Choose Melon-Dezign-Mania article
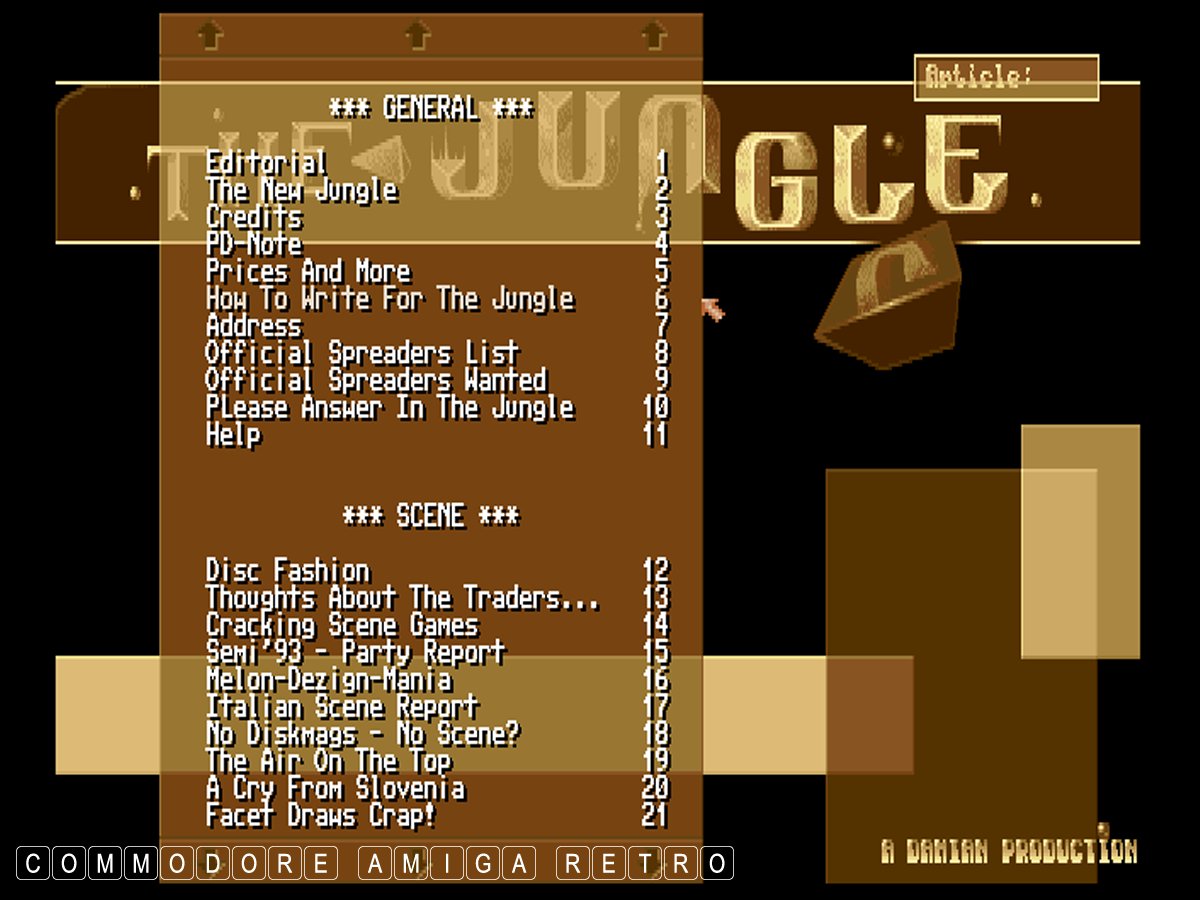The width and height of the screenshot is (1200, 900). [328, 680]
